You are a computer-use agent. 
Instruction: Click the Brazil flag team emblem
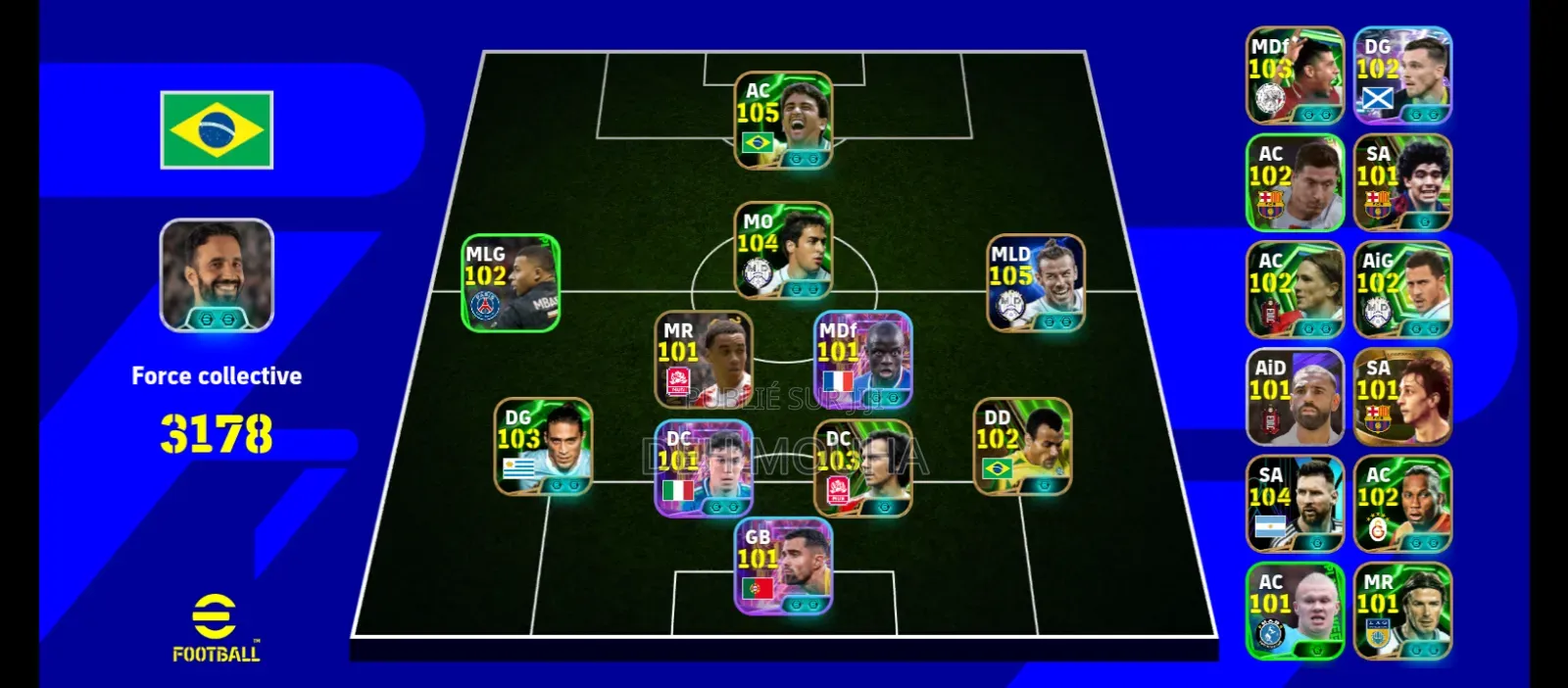tap(217, 130)
